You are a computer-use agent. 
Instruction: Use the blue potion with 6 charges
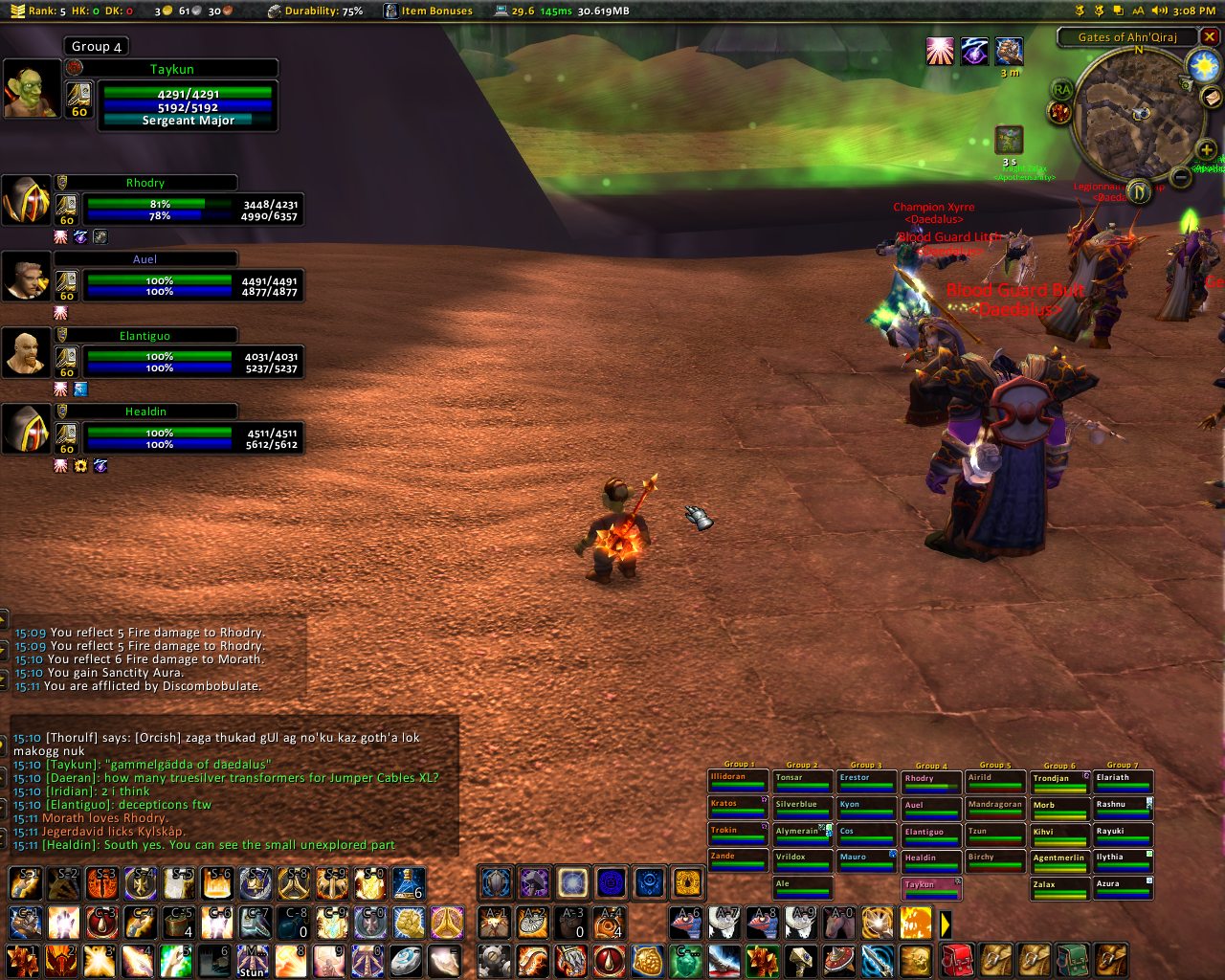click(409, 883)
